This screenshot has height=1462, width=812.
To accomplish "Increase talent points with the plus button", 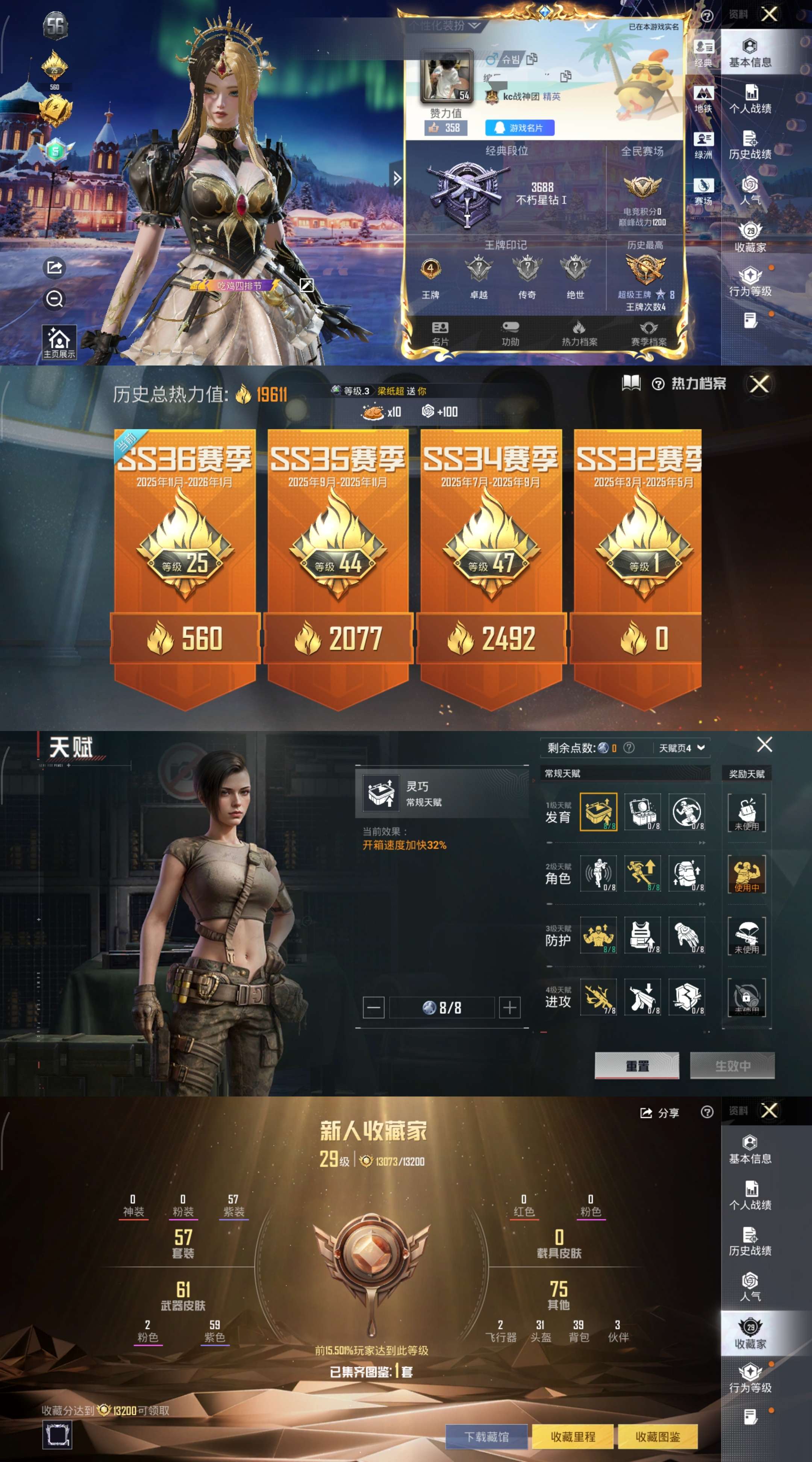I will point(509,1007).
